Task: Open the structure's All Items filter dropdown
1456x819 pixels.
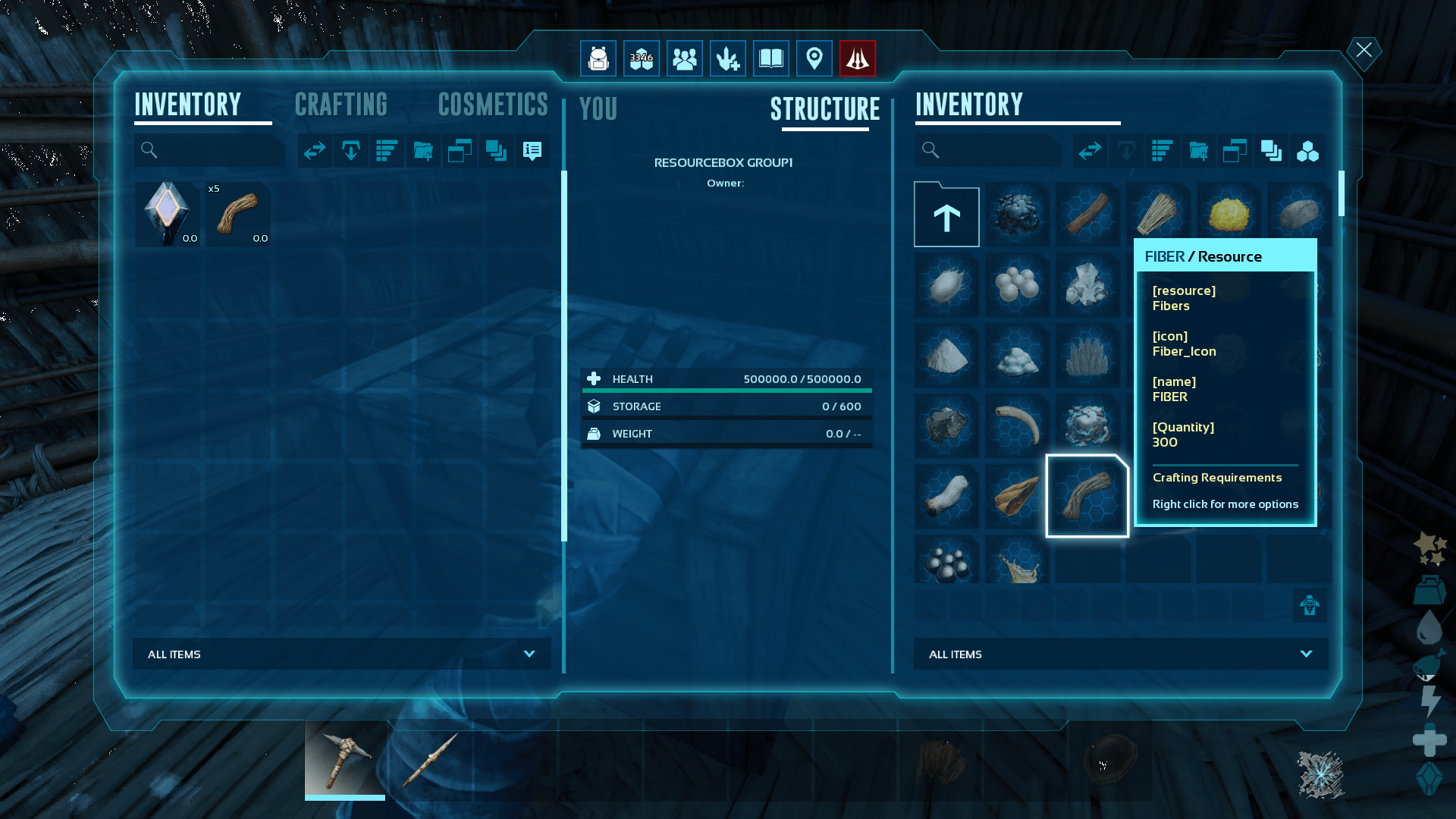Action: (x=1120, y=654)
